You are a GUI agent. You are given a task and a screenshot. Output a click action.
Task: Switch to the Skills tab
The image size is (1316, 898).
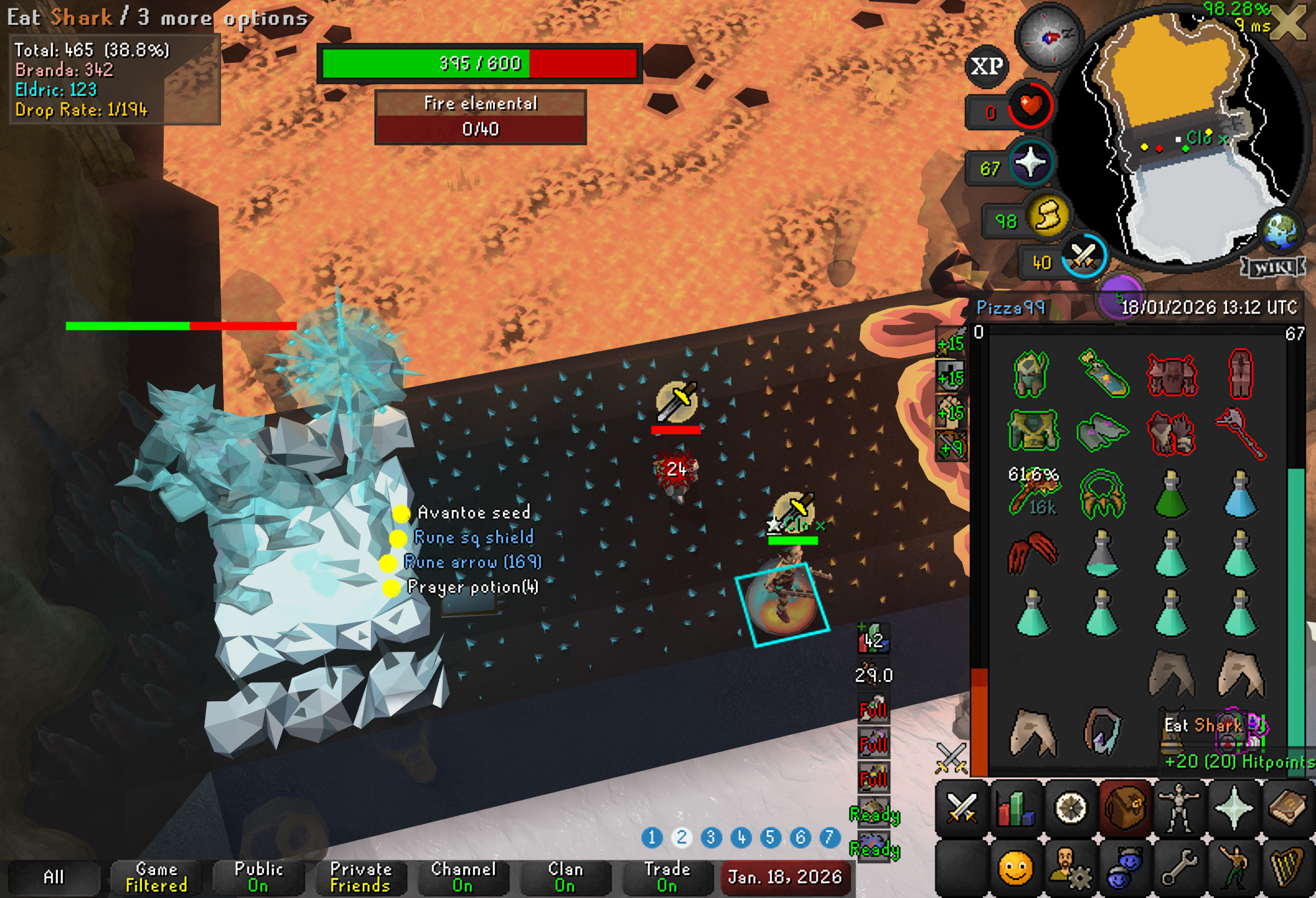click(1016, 807)
